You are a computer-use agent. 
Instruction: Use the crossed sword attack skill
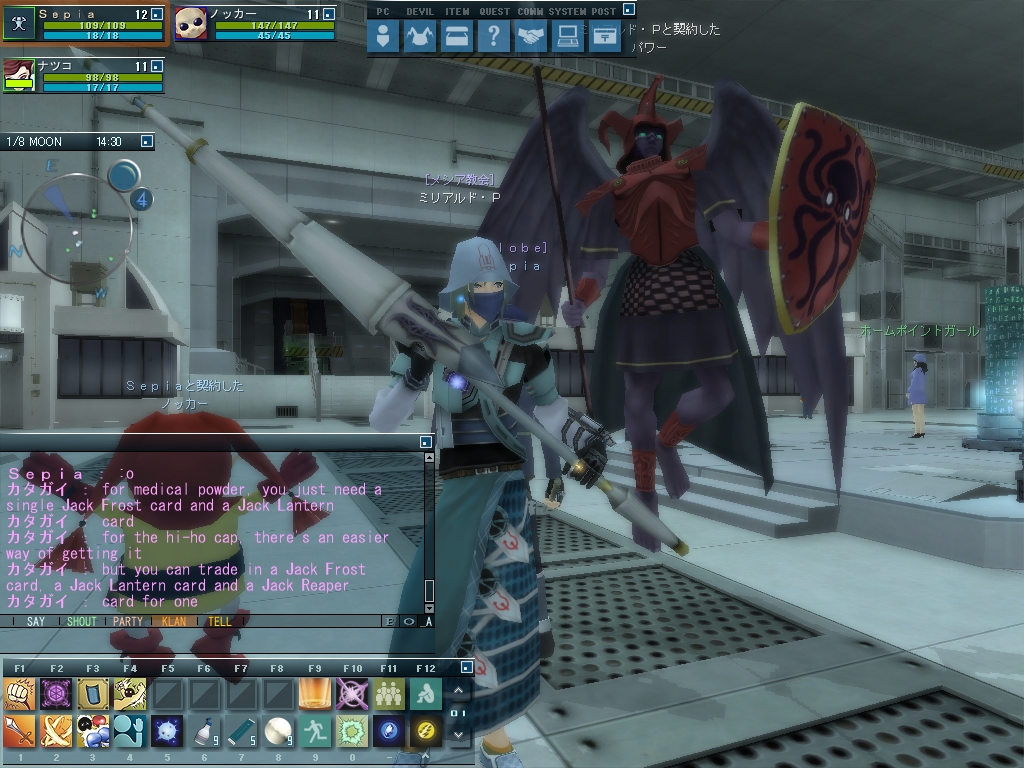point(56,731)
